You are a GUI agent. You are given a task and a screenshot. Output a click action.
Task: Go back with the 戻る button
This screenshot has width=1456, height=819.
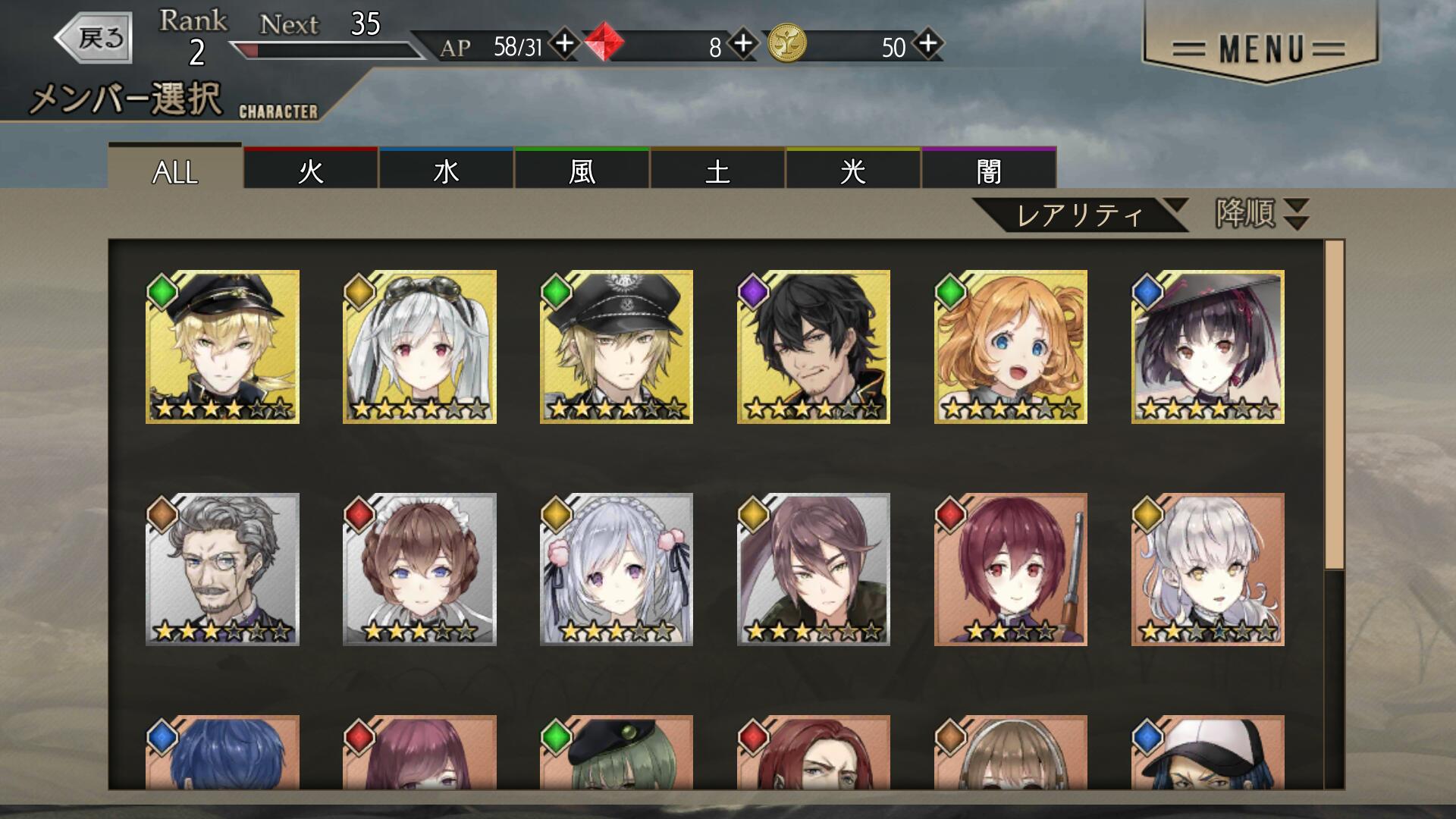point(95,37)
